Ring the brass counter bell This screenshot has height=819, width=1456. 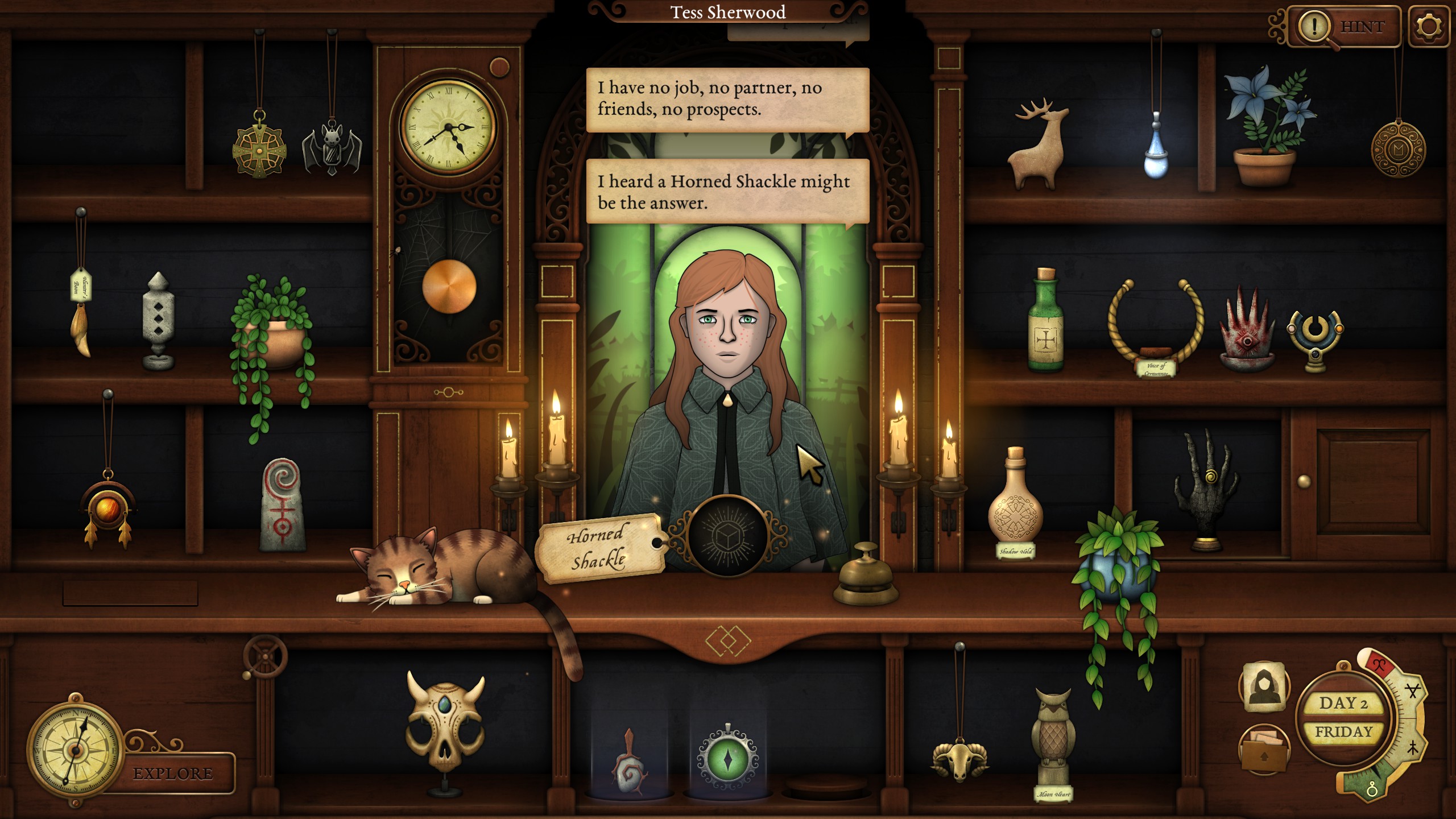(866, 576)
